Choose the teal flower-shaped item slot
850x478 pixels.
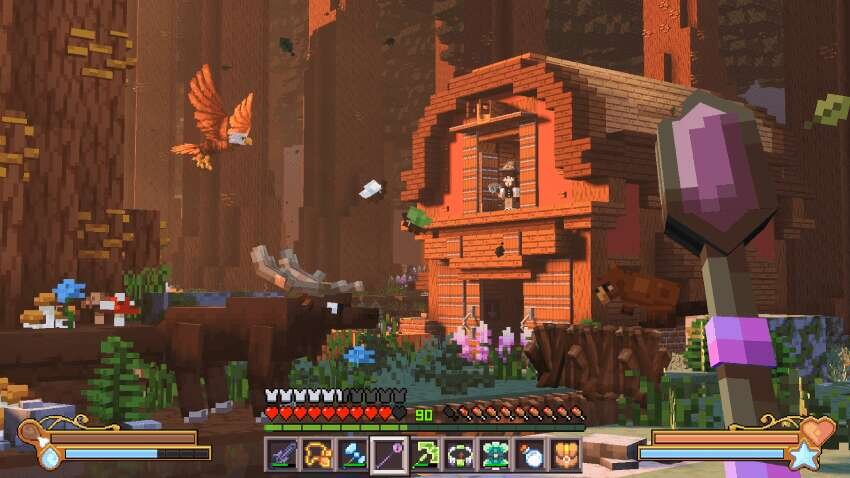(494, 455)
